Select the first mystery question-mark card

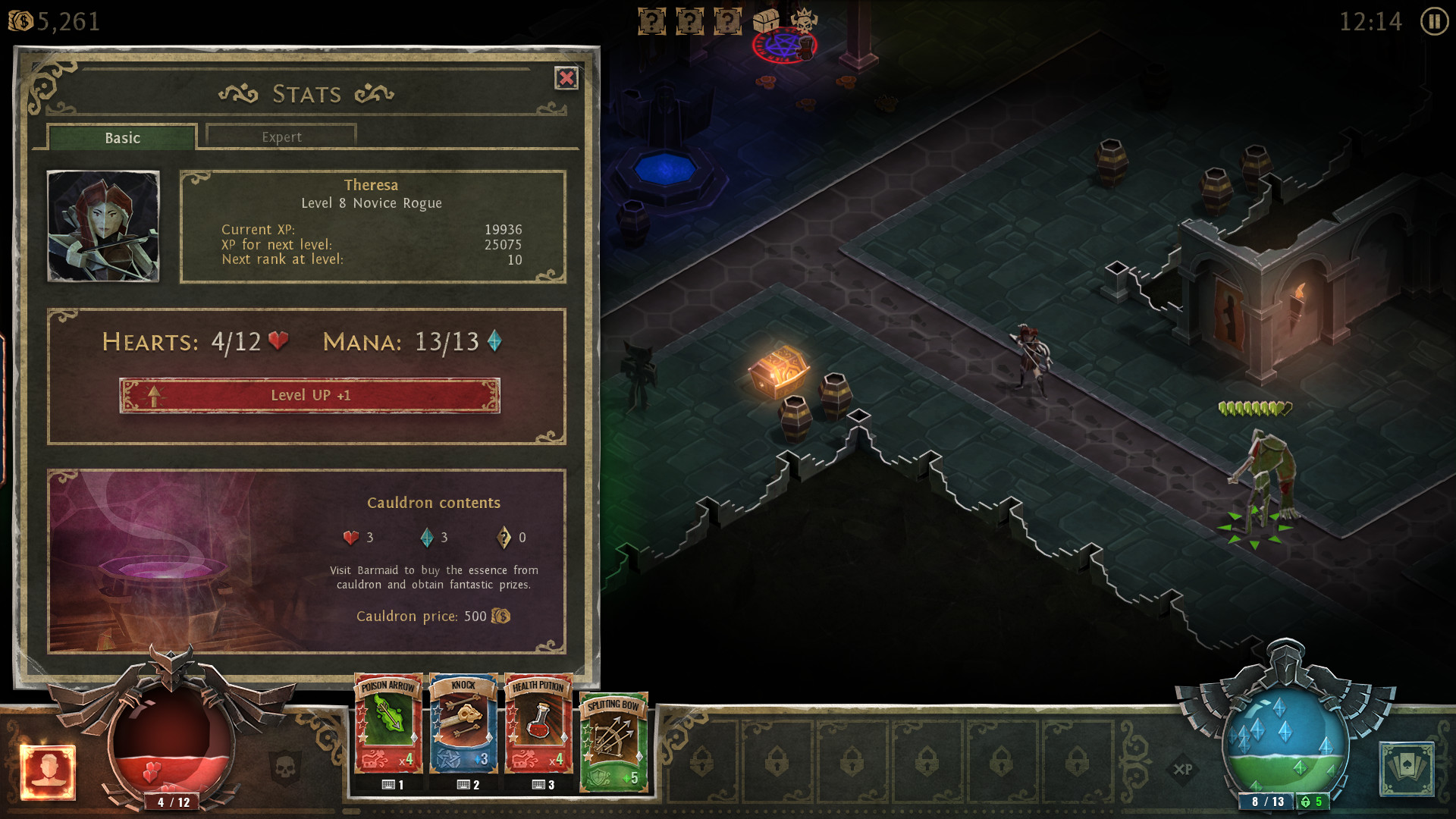651,20
